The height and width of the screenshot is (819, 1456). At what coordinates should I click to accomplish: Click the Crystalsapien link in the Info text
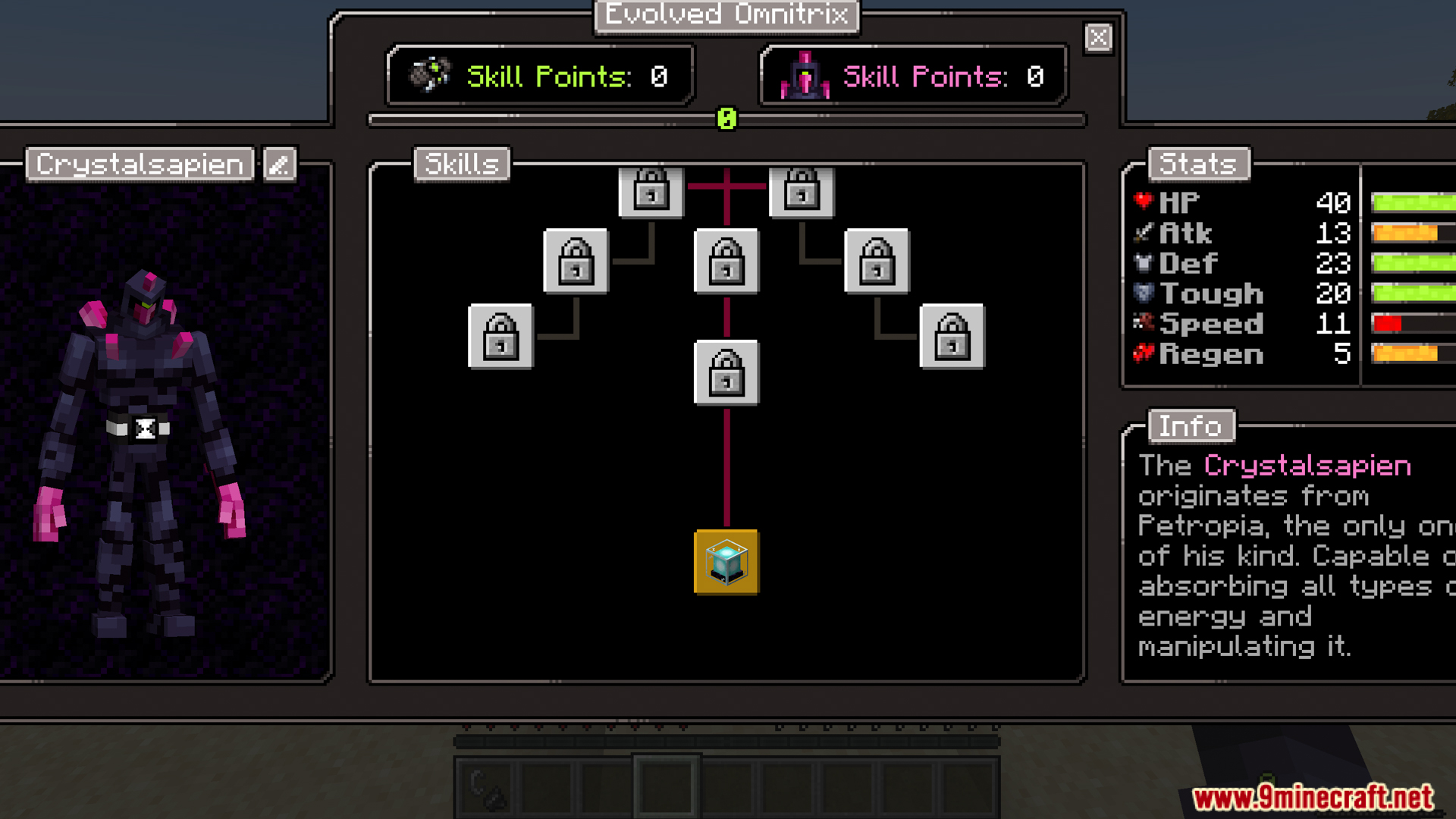1306,465
